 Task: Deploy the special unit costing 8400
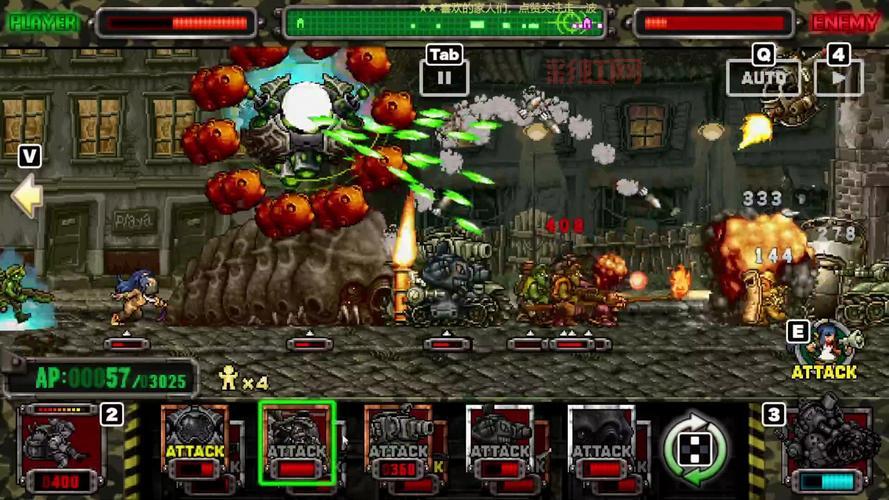[x=61, y=449]
